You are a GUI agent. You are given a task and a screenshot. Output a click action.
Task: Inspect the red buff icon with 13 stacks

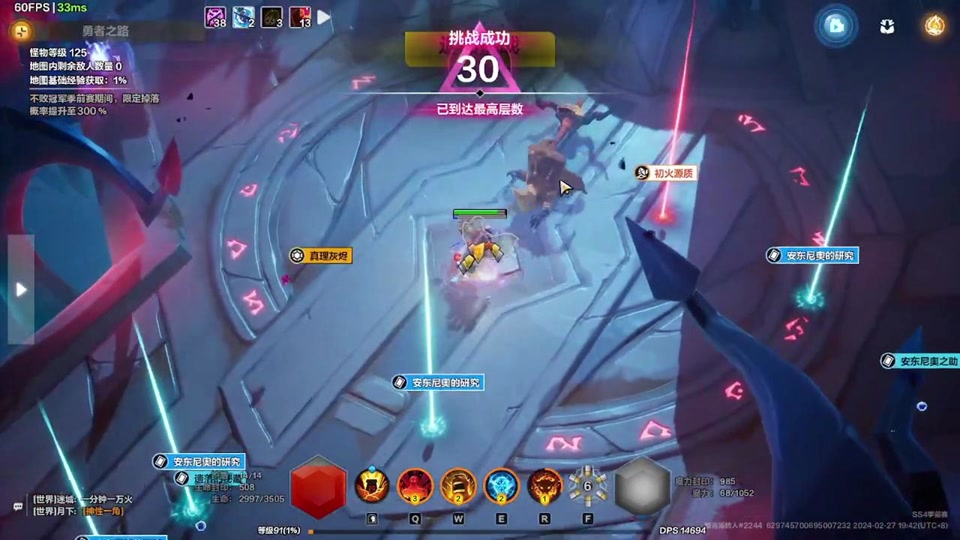(300, 17)
